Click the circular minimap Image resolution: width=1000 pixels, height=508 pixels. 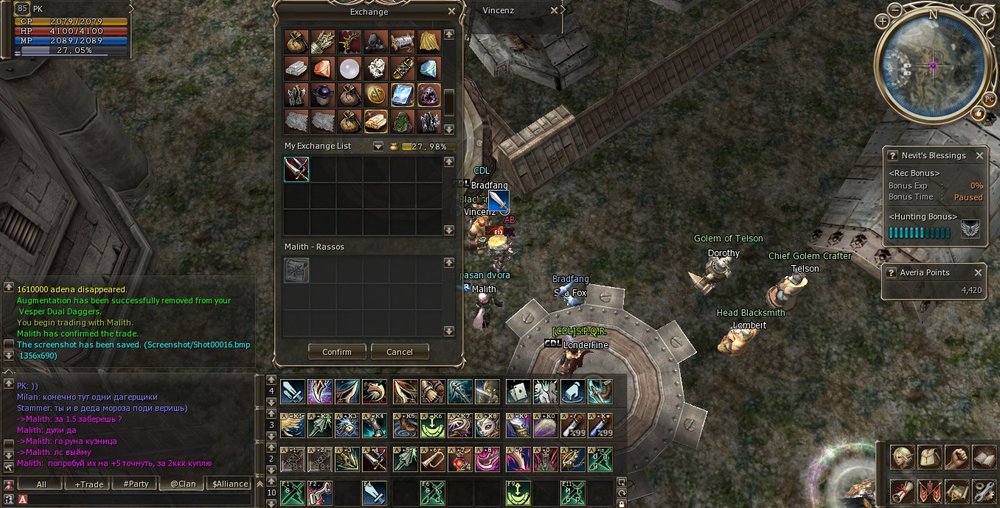tap(932, 64)
